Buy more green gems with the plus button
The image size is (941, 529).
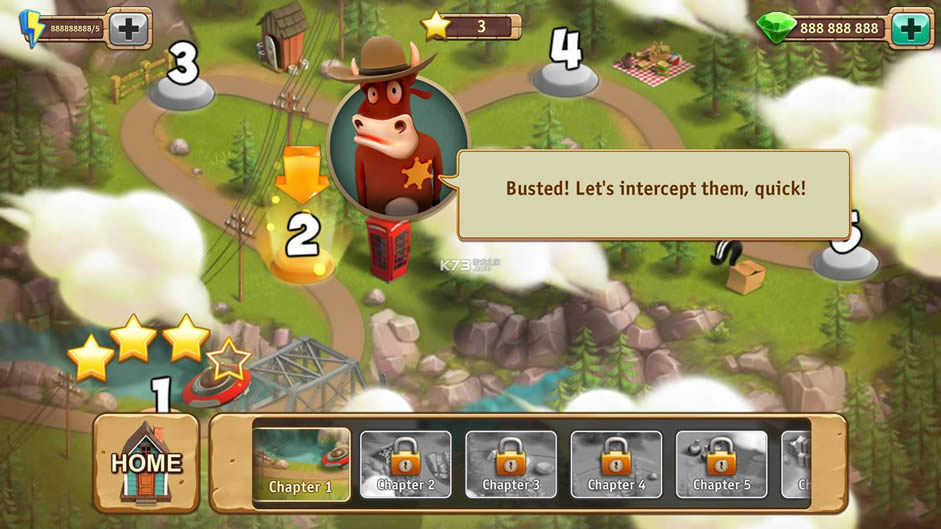[x=910, y=28]
